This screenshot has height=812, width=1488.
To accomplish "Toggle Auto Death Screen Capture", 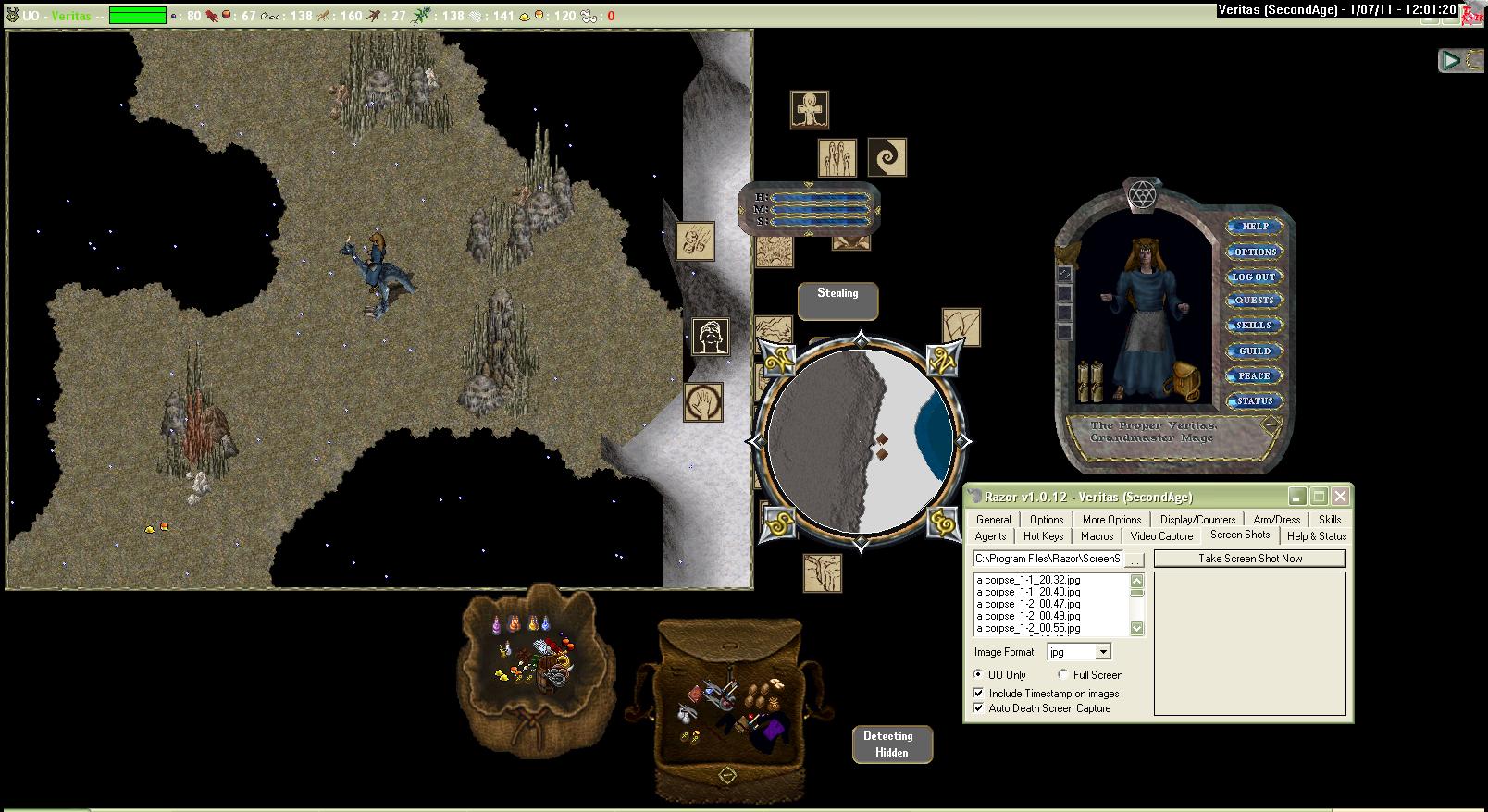I will click(979, 708).
